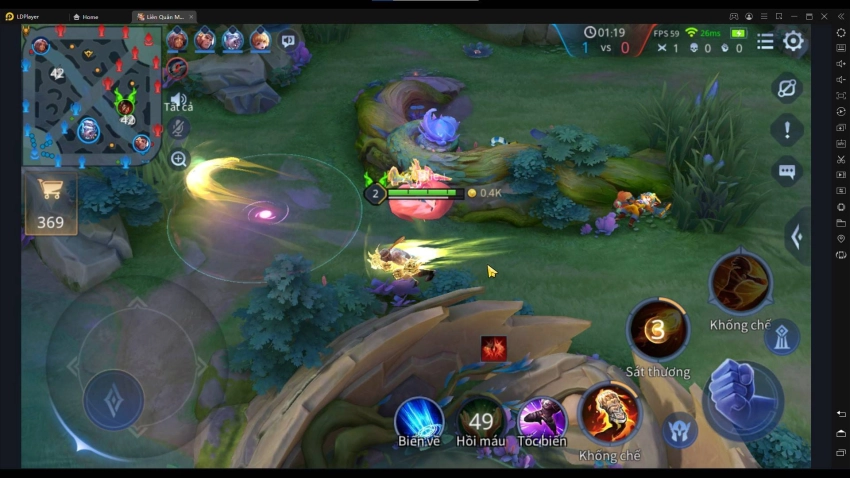Open the scoreboard list icon
The height and width of the screenshot is (478, 850).
(x=765, y=41)
